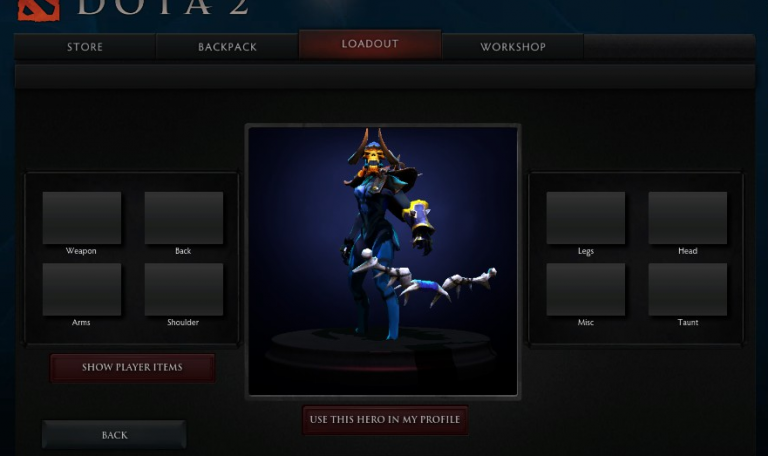Use this hero in my profile
The height and width of the screenshot is (456, 768).
pos(385,419)
